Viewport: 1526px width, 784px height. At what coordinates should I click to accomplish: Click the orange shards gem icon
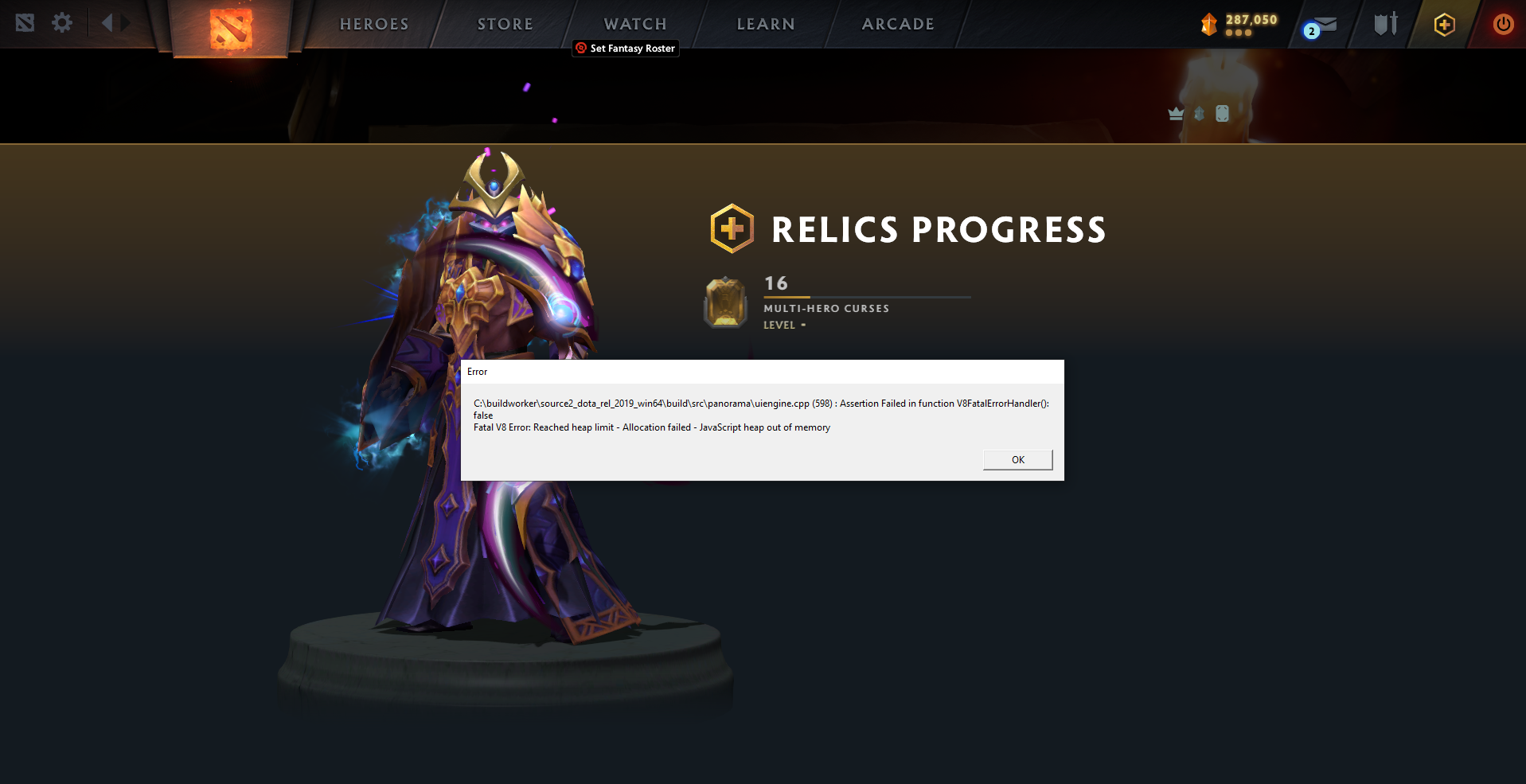coord(1208,23)
